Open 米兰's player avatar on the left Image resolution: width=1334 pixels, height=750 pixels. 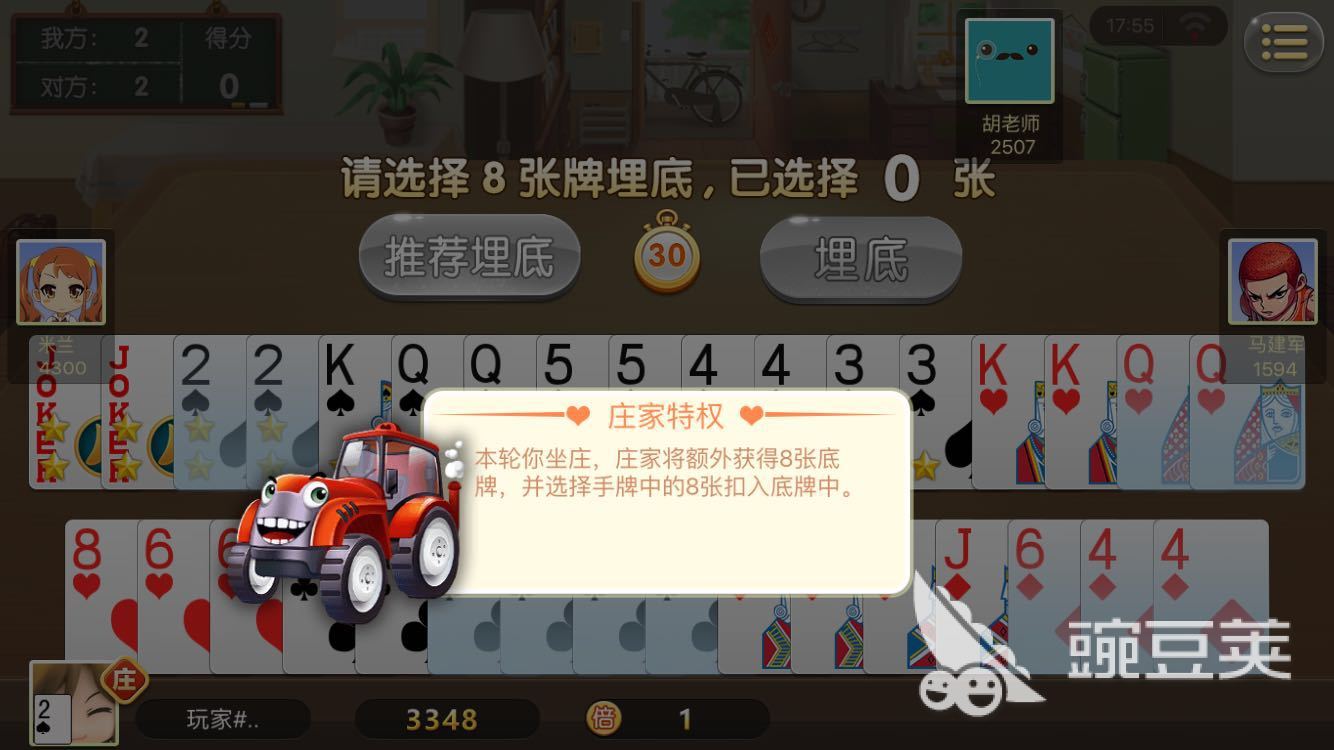(62, 281)
